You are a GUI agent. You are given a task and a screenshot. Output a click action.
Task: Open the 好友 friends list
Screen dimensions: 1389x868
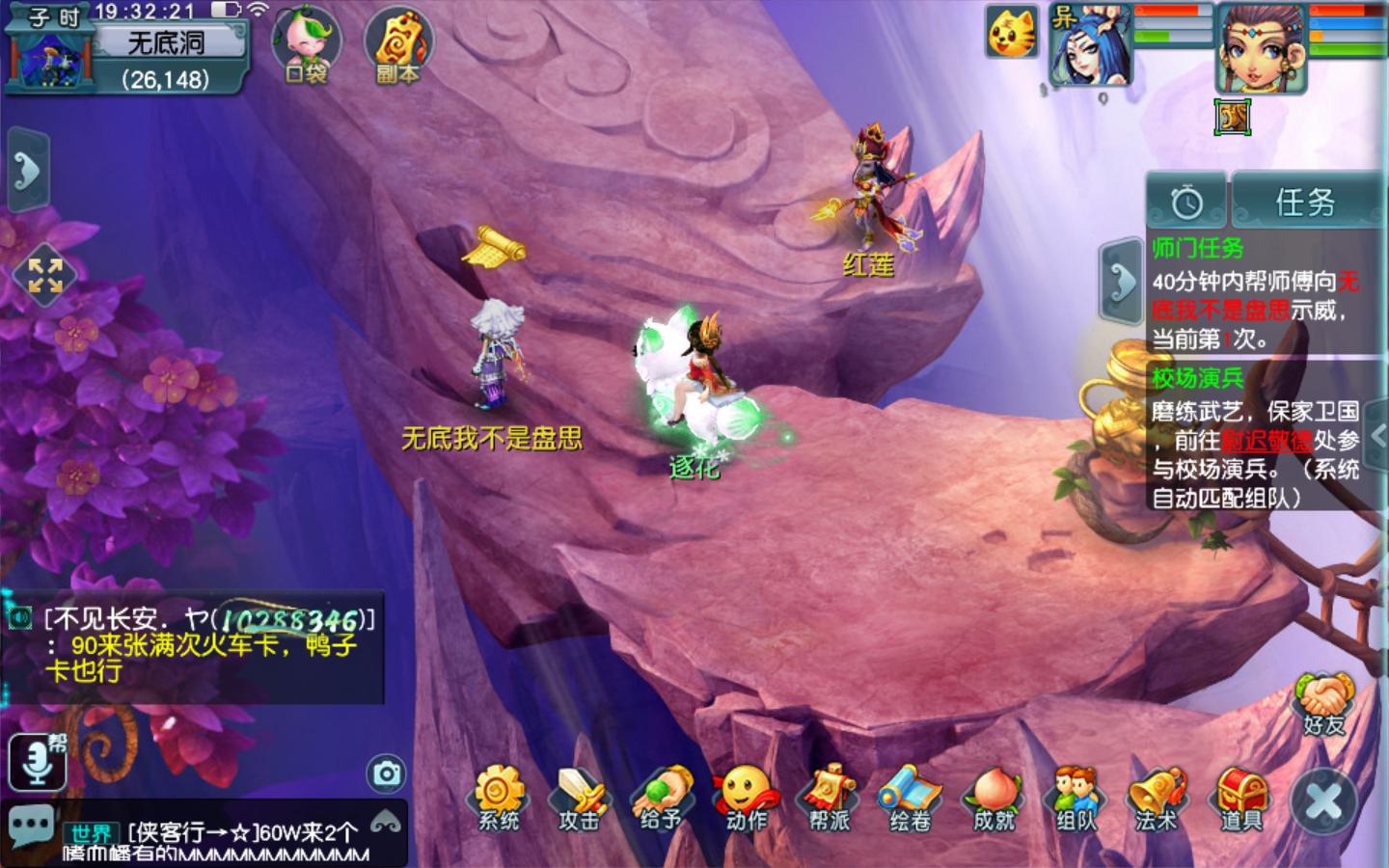point(1325,704)
